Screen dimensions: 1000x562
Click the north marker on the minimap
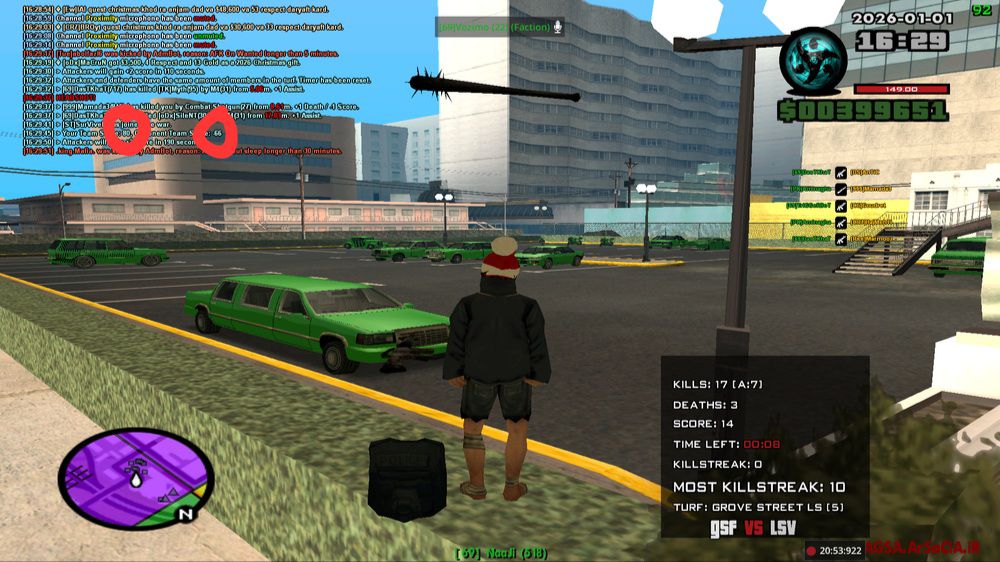184,515
